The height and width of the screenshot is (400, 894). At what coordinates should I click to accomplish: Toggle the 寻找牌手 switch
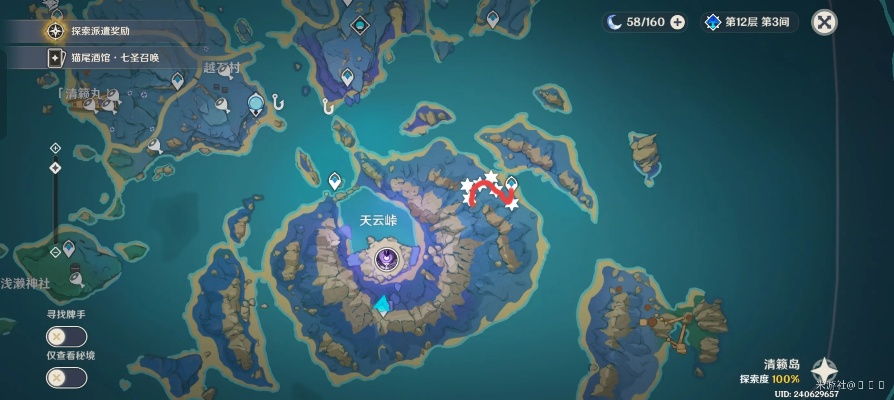(66, 336)
